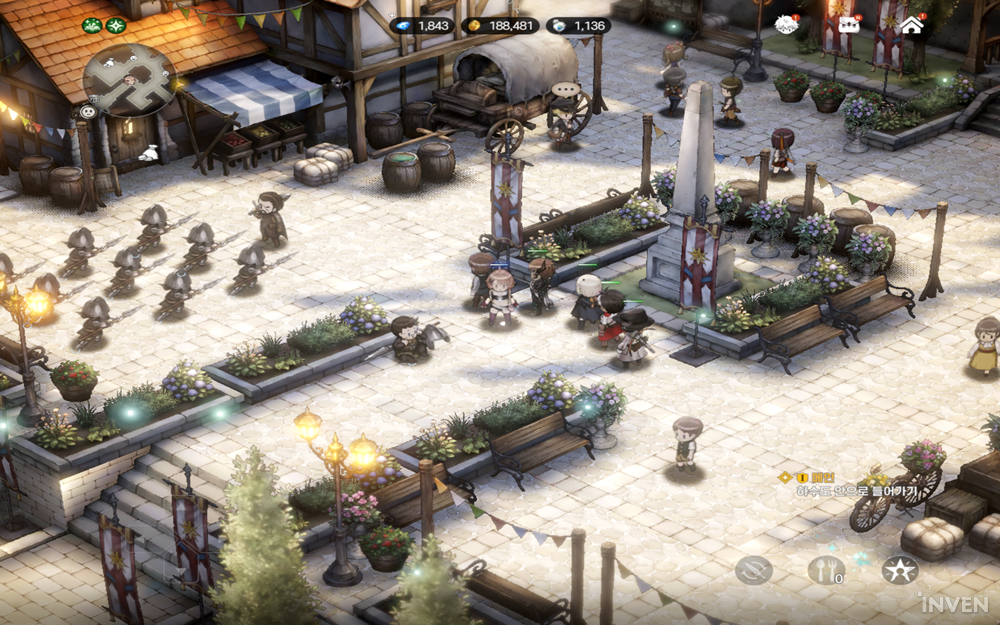Tap the weapon swap sword button

[754, 570]
